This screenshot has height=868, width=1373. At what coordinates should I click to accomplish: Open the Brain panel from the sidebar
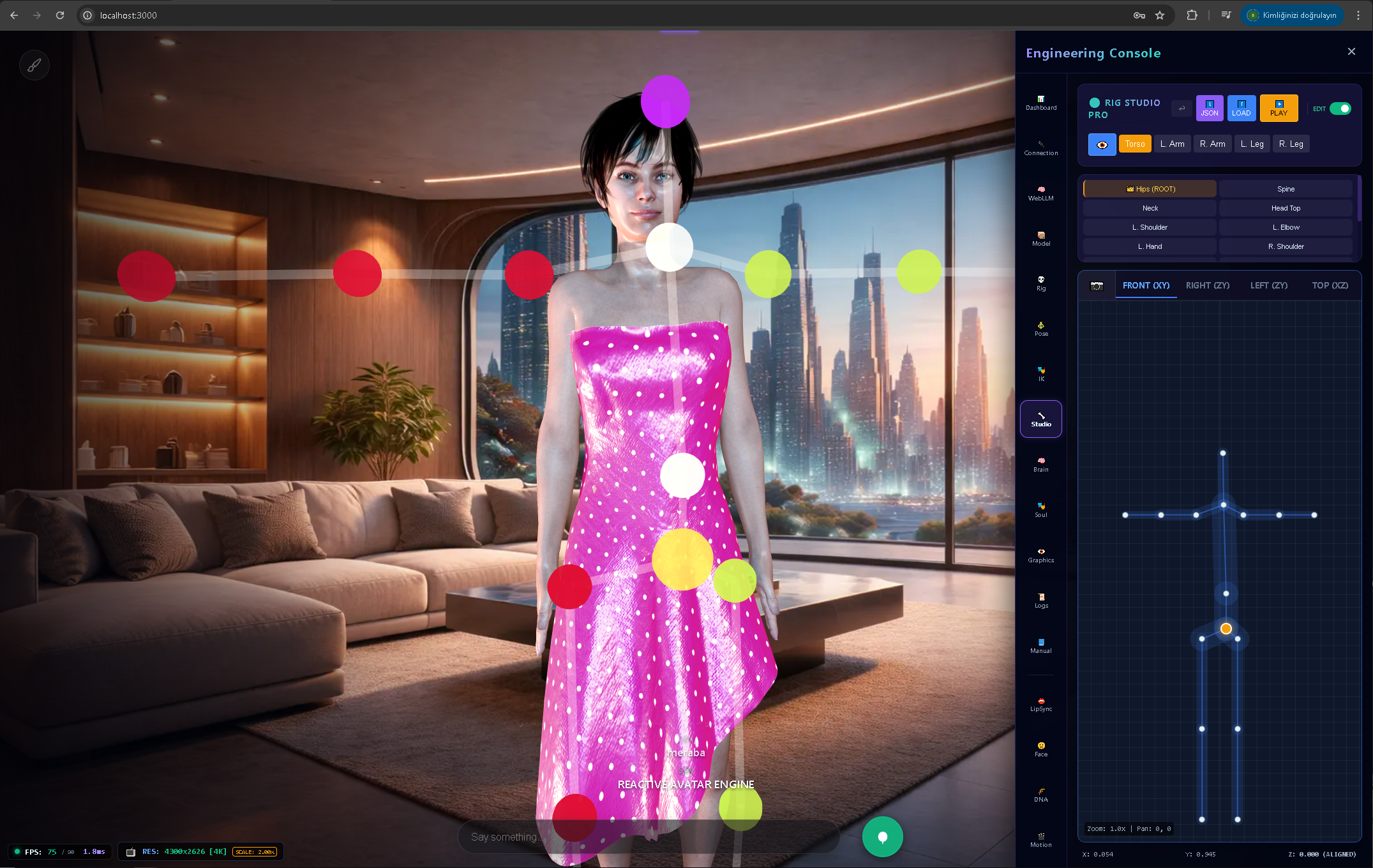click(x=1041, y=464)
